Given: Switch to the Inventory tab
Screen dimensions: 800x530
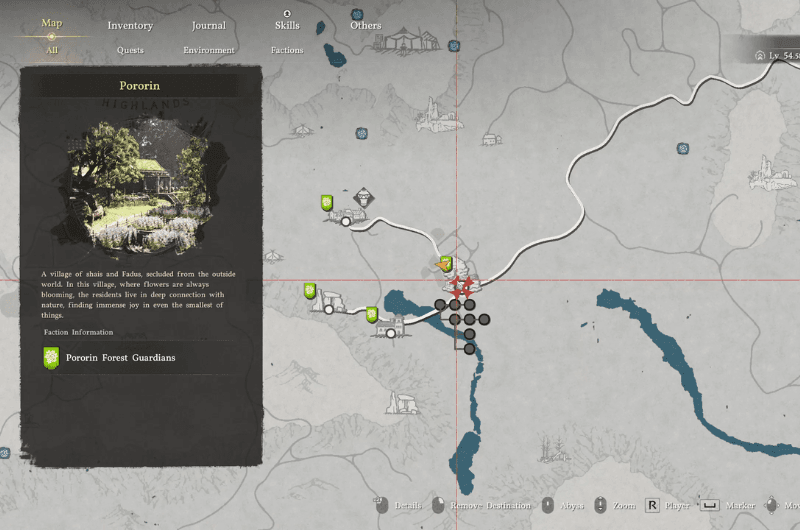Looking at the screenshot, I should coord(130,25).
